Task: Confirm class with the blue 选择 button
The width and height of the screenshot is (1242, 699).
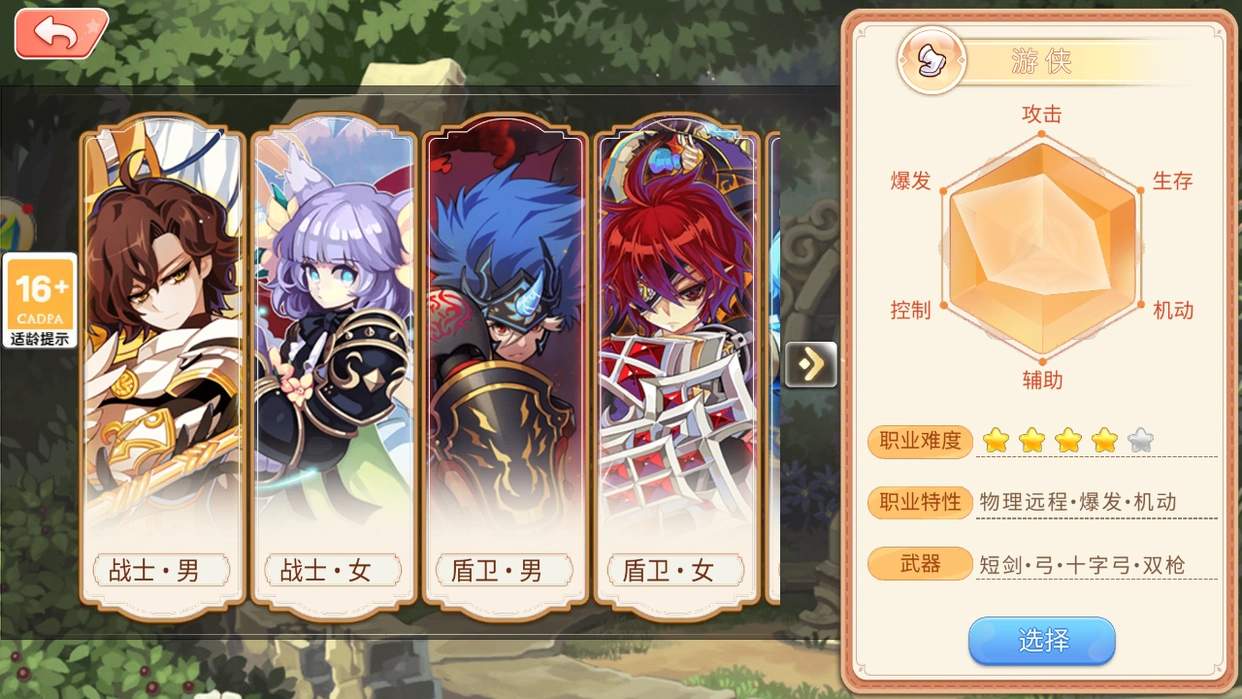Action: pos(1041,640)
